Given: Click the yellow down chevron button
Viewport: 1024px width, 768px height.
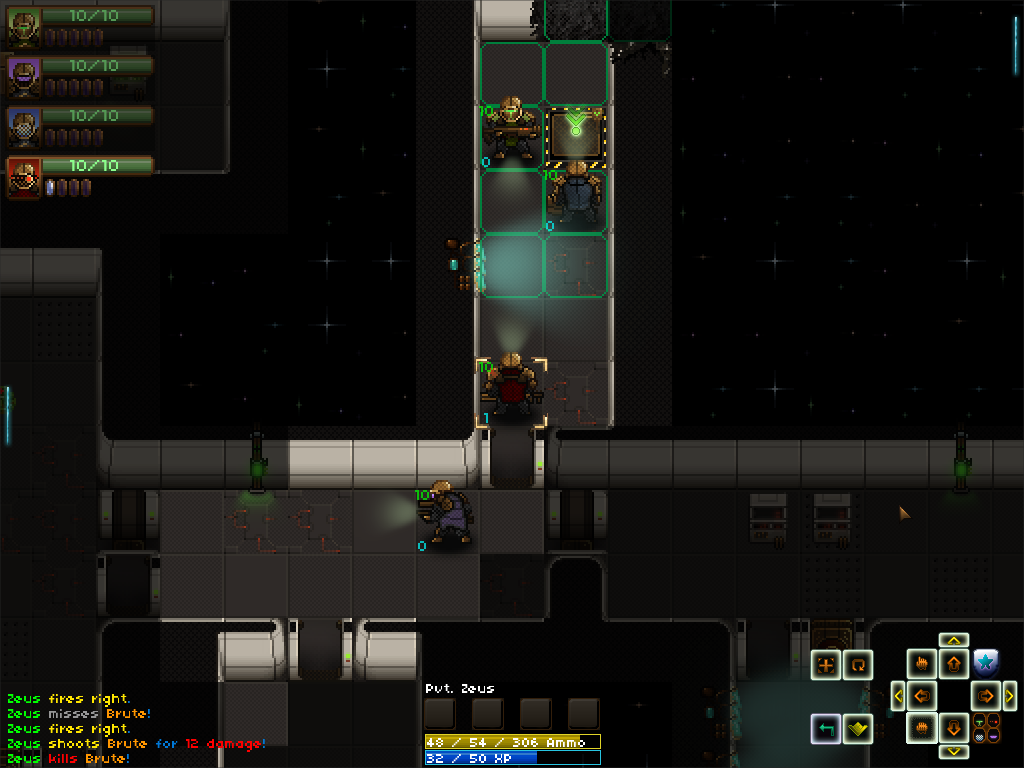Looking at the screenshot, I should pos(954,751).
